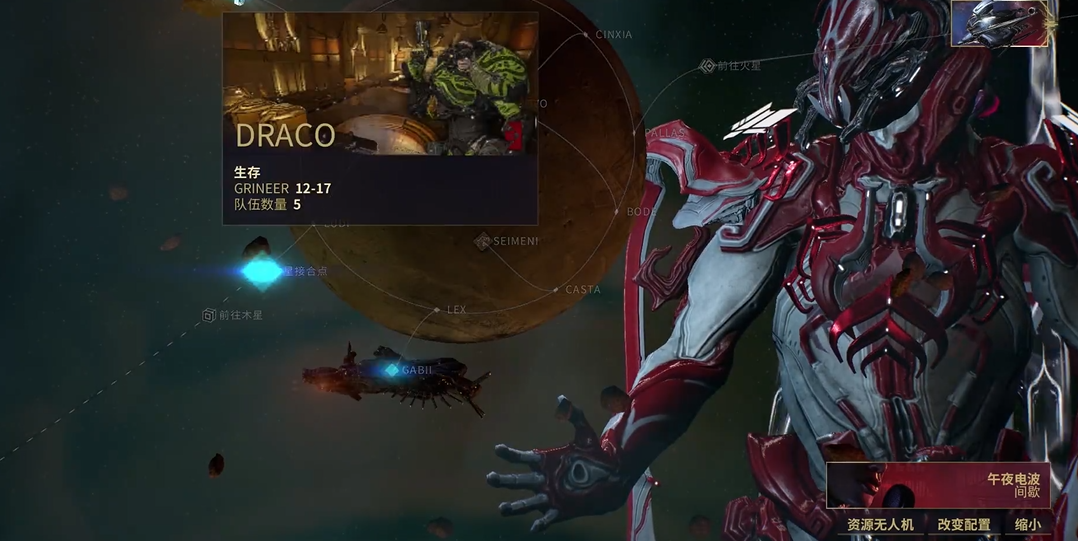The width and height of the screenshot is (1078, 541).
Task: Pick the SEIMENI mission node
Action: (483, 241)
